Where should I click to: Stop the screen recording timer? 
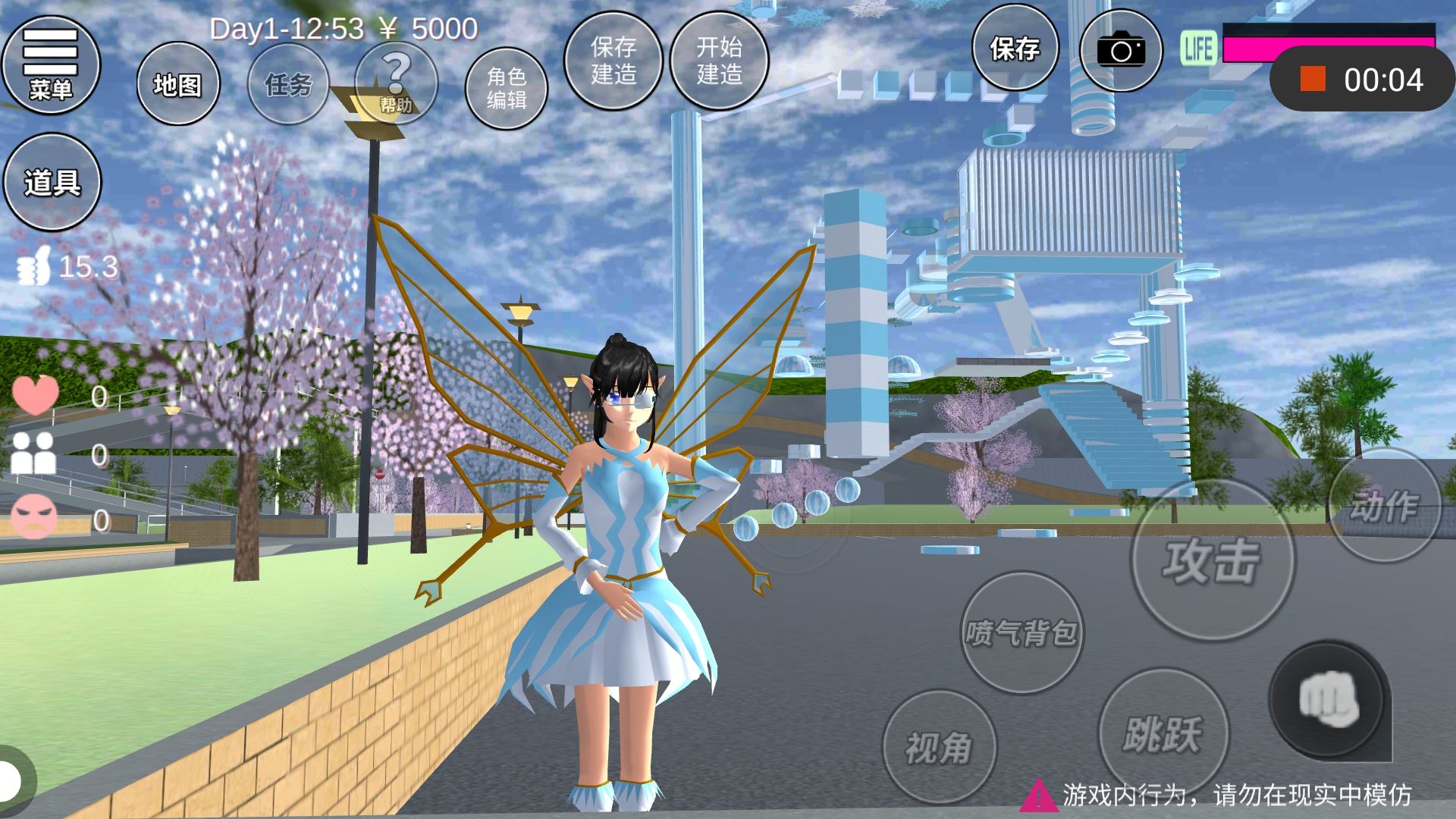1313,79
